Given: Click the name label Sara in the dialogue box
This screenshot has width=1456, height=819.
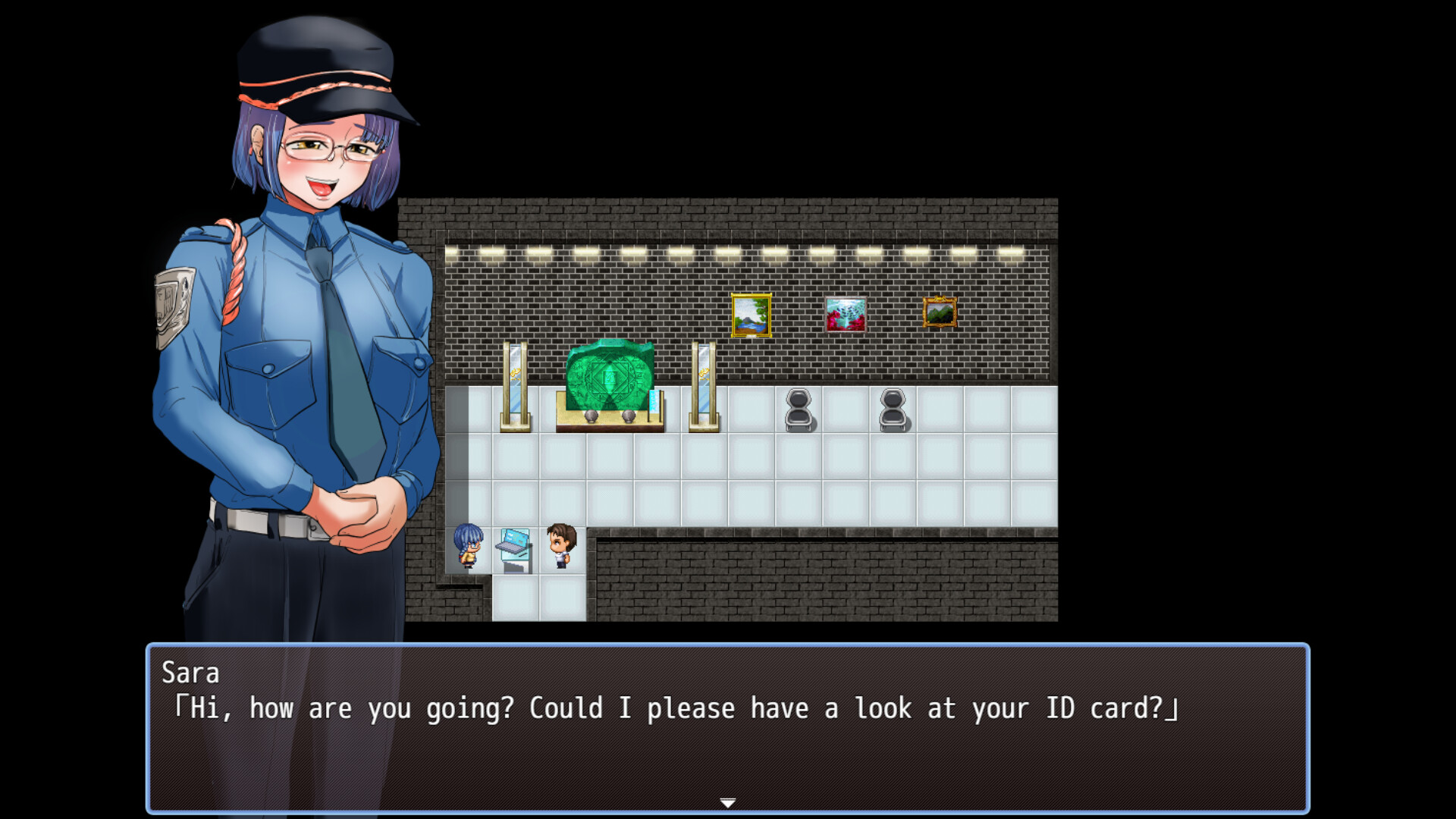Looking at the screenshot, I should point(192,673).
